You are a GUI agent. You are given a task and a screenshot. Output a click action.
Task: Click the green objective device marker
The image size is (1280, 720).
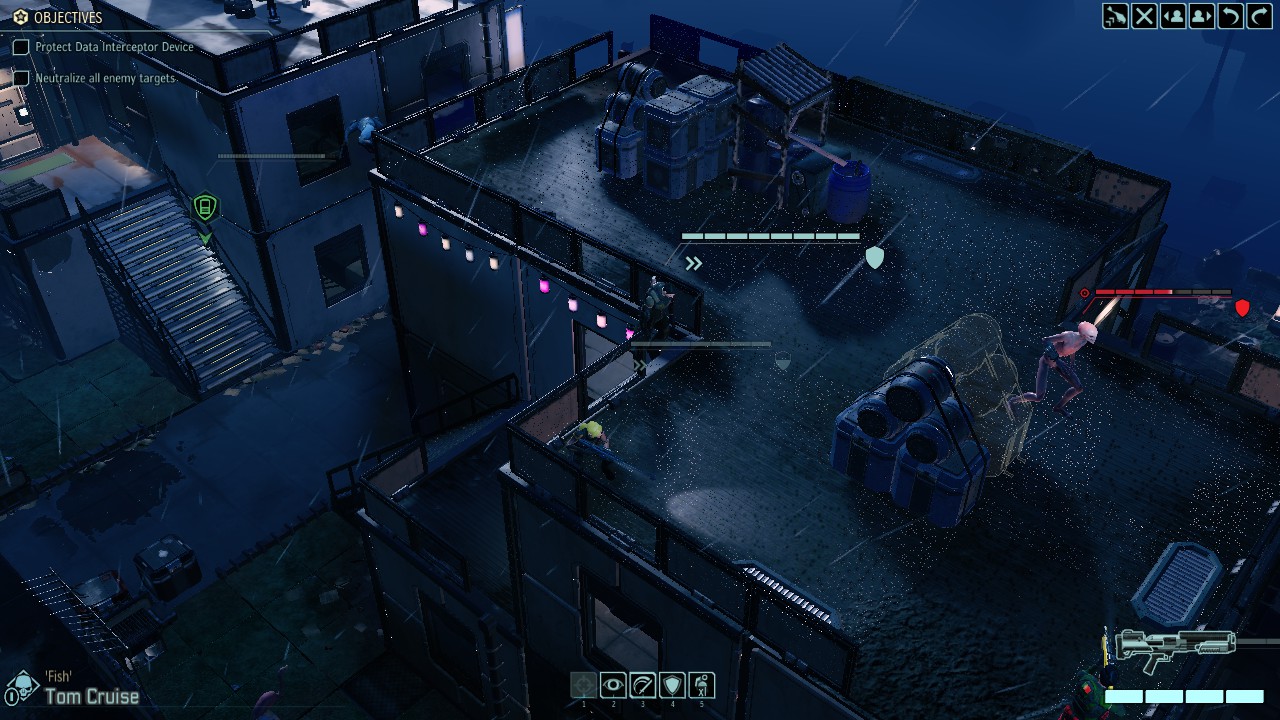click(205, 207)
